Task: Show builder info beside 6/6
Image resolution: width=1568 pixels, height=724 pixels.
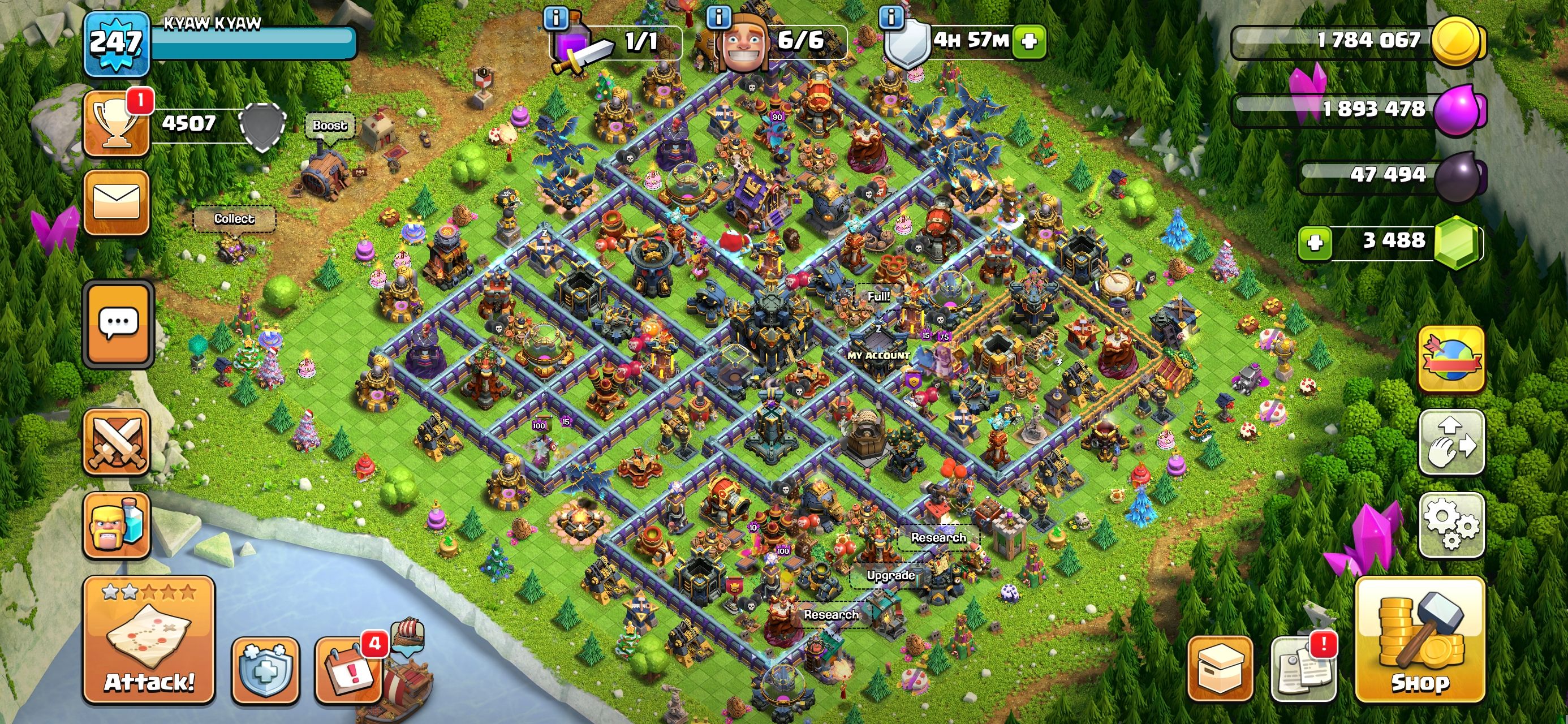Action: (x=718, y=17)
